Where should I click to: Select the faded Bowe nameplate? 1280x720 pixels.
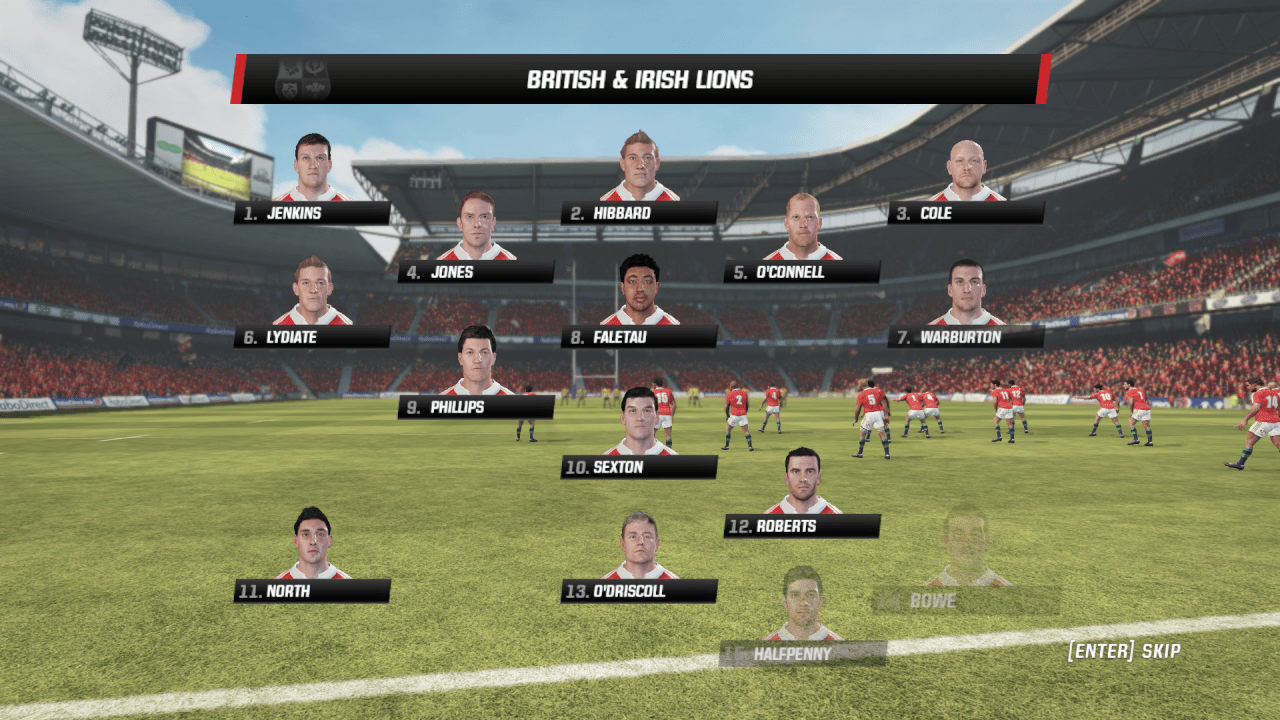click(966, 601)
